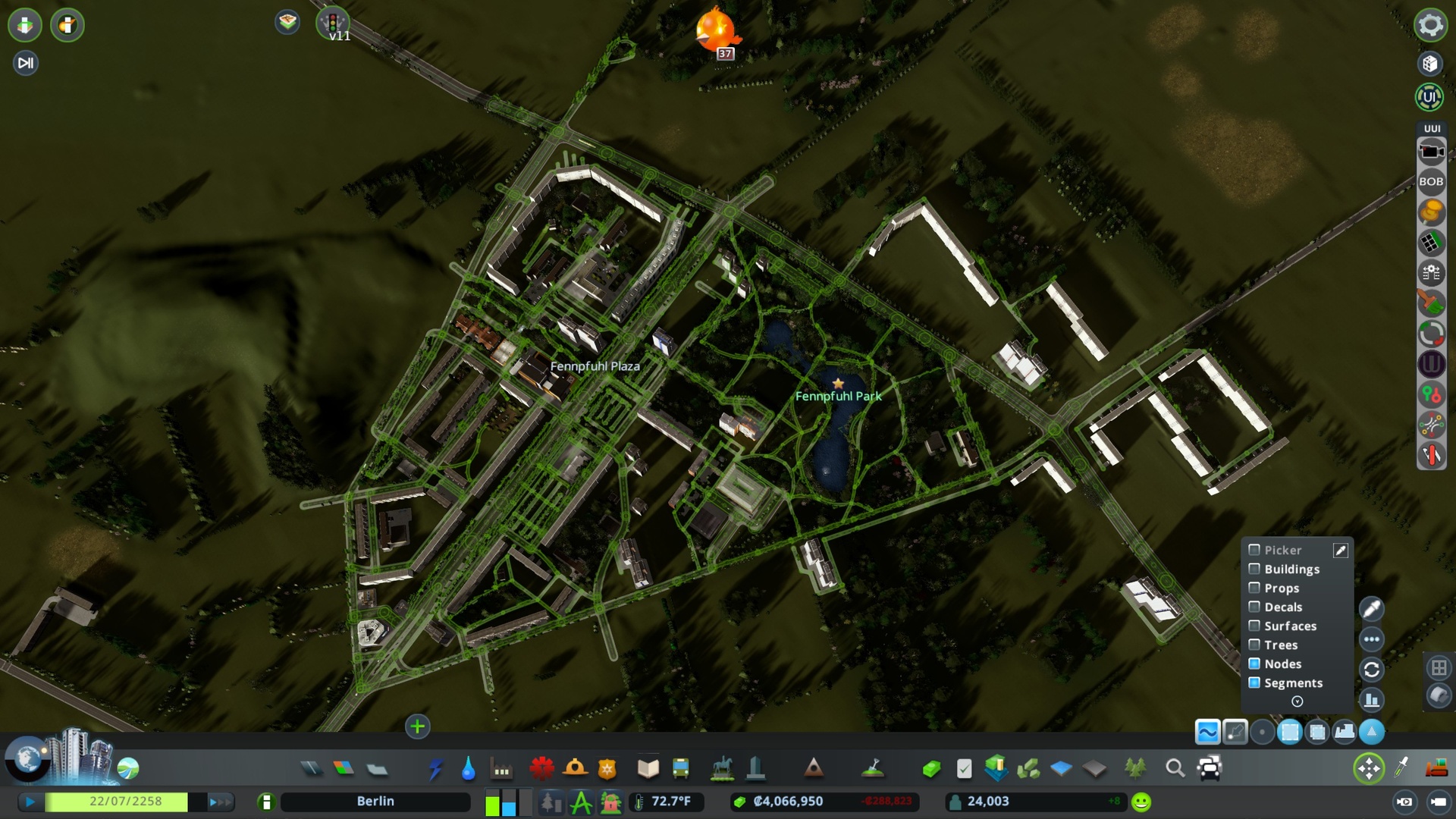This screenshot has width=1456, height=819.
Task: Open the game settings gear menu
Action: [x=1429, y=25]
